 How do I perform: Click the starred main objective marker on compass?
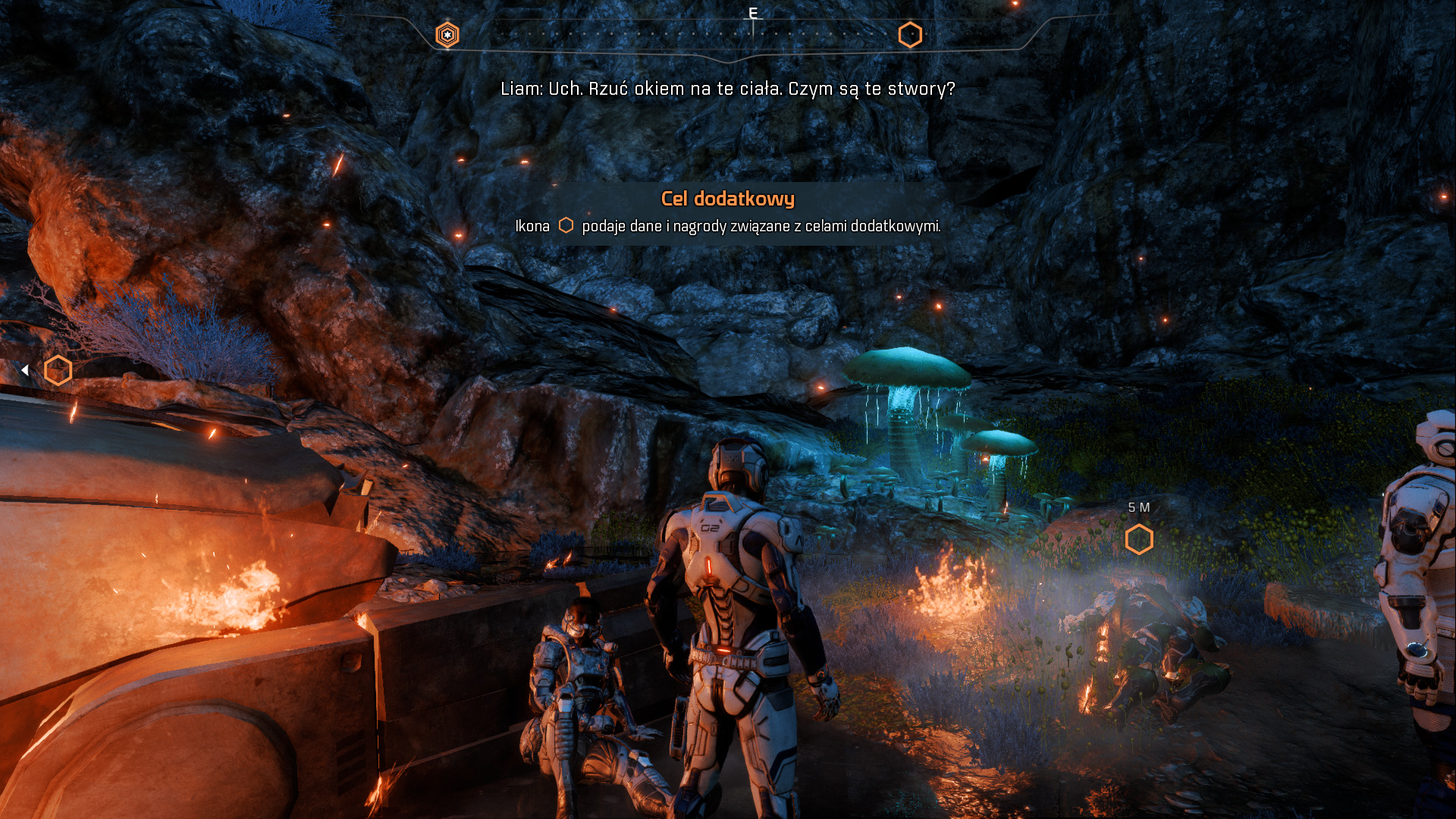pyautogui.click(x=447, y=35)
